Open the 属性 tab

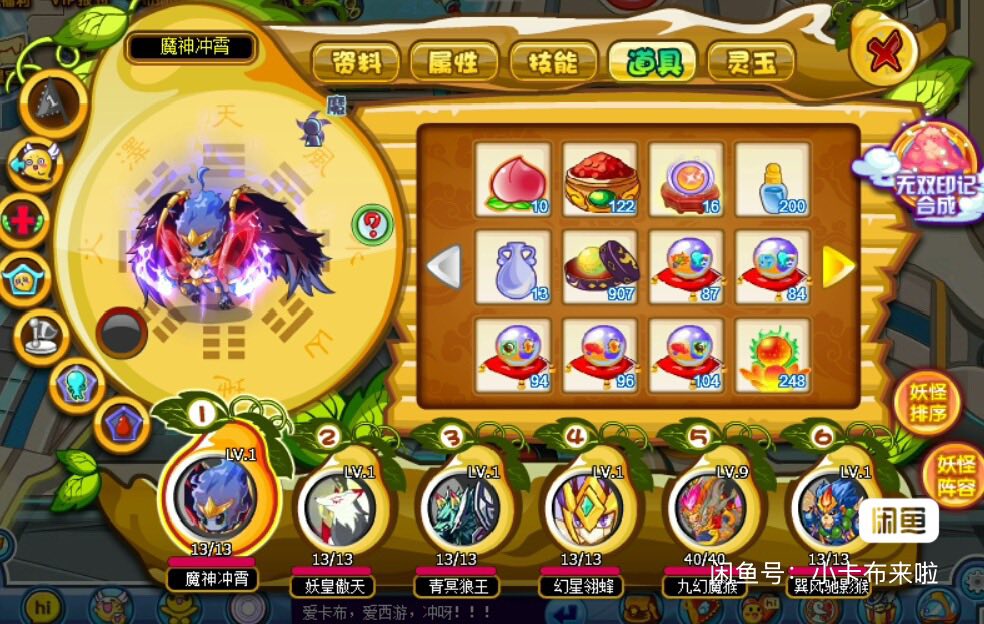point(453,63)
